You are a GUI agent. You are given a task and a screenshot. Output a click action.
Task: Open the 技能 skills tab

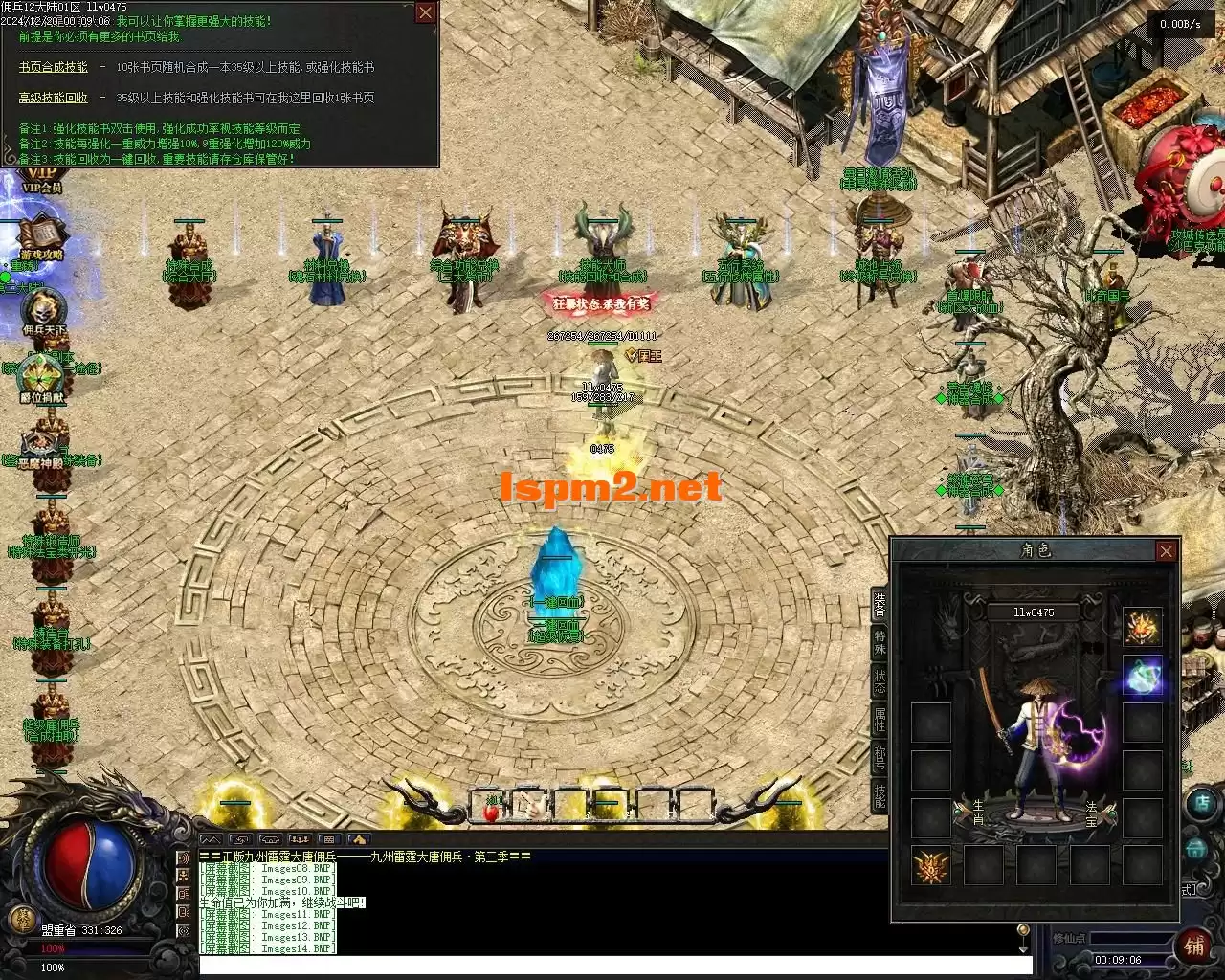coord(880,795)
